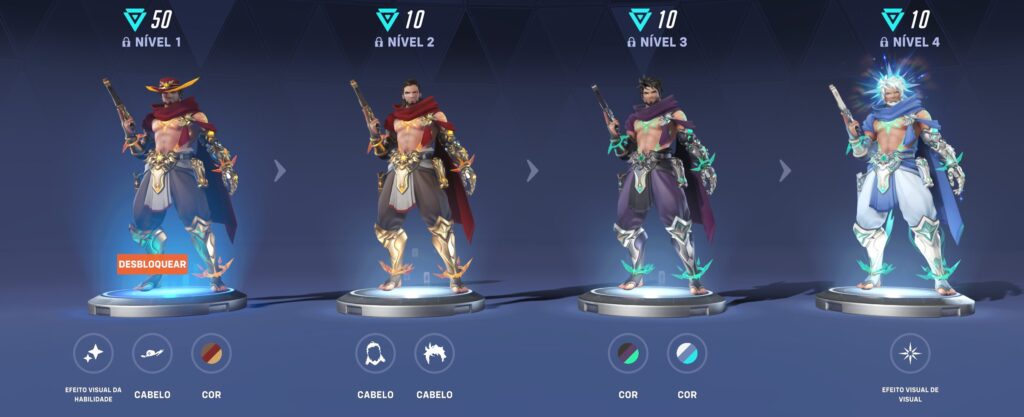
Task: Select the Nível 1 skin with red hat
Action: click(x=170, y=180)
